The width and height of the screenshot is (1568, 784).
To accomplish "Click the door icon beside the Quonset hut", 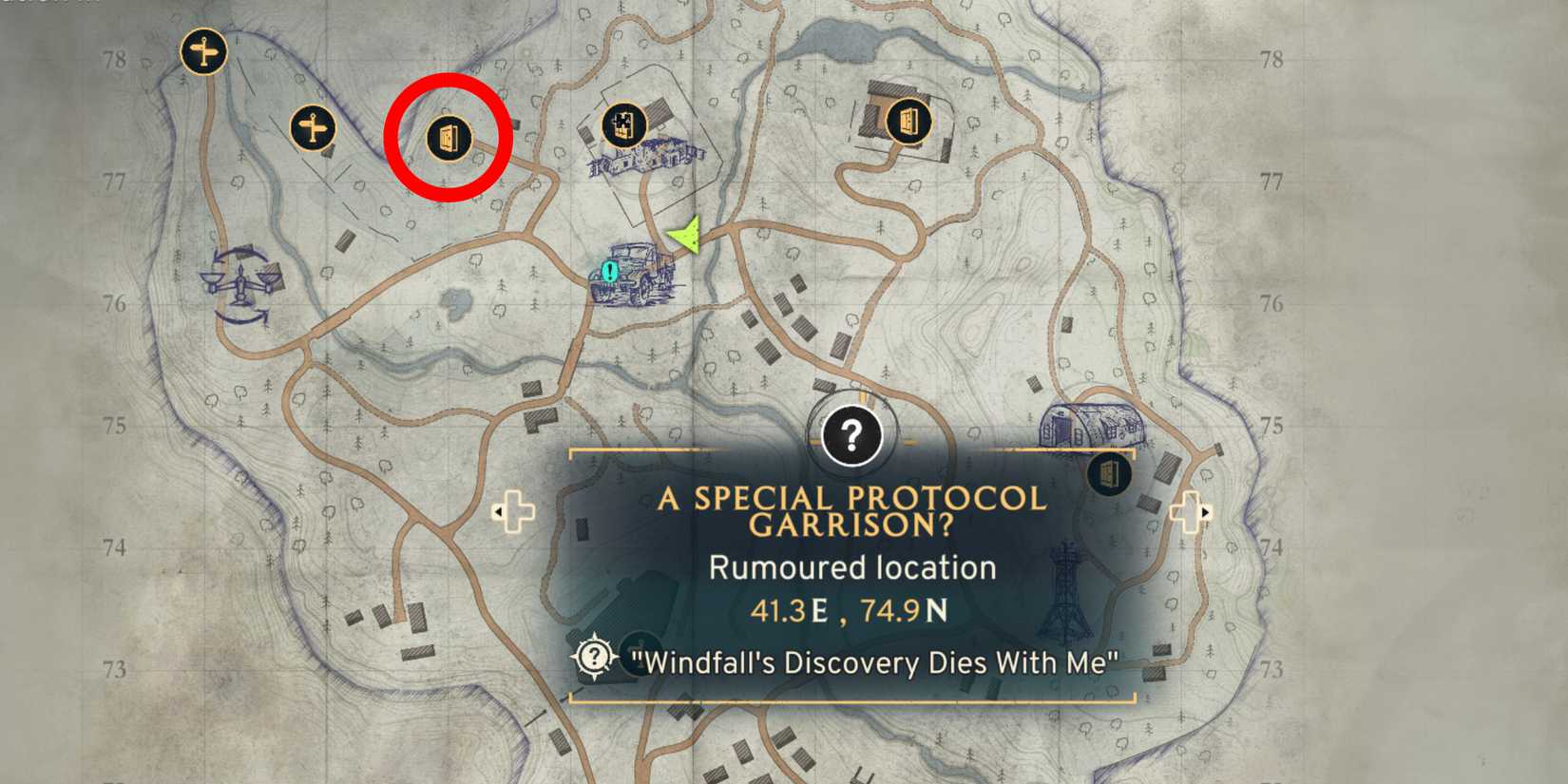I will point(1110,474).
